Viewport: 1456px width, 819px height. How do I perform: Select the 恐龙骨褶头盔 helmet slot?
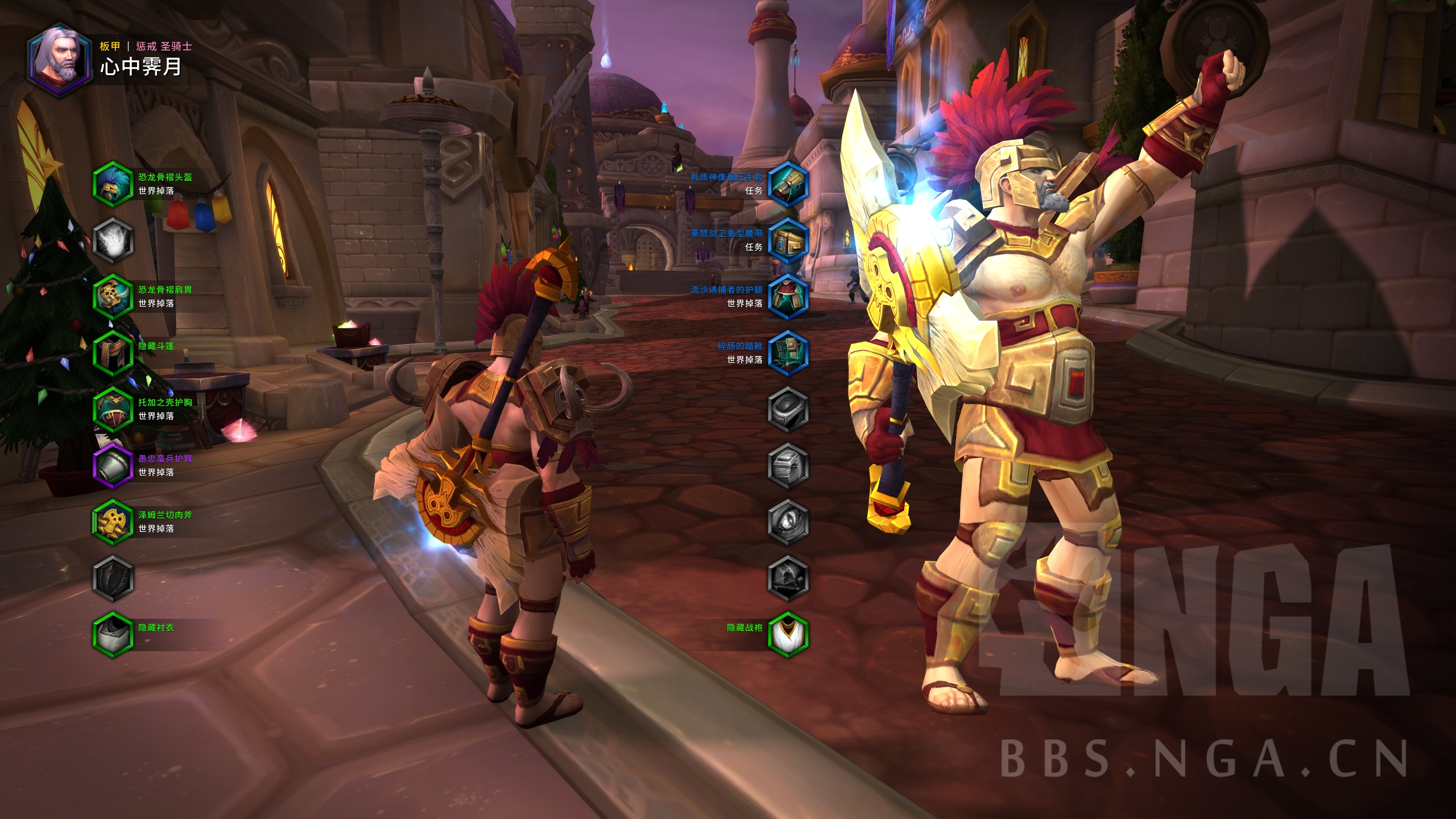(113, 184)
